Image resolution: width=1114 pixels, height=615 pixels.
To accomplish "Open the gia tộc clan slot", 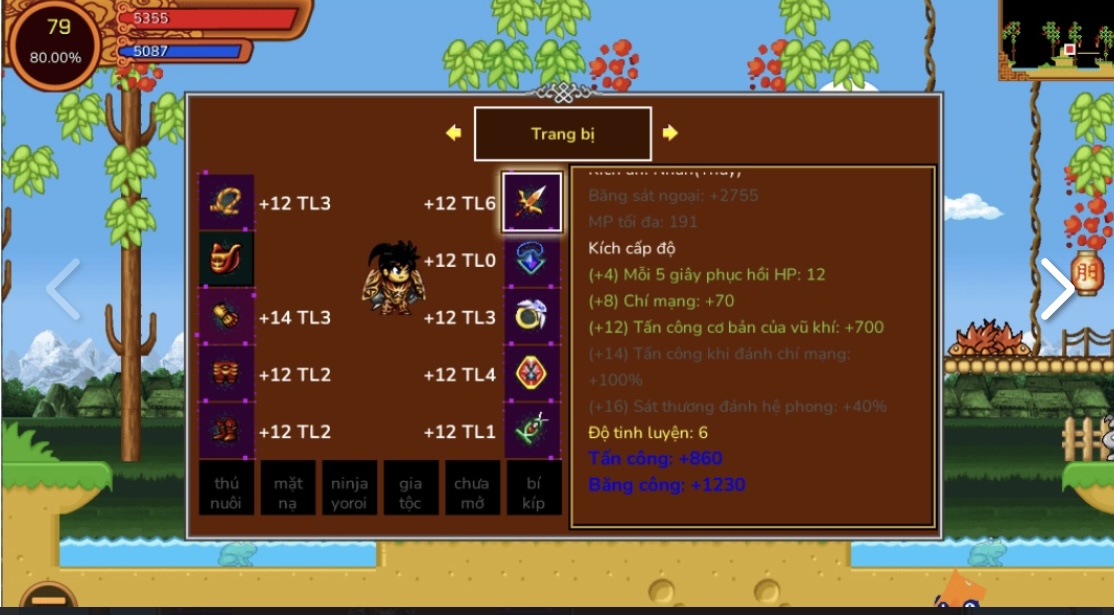I will (410, 488).
